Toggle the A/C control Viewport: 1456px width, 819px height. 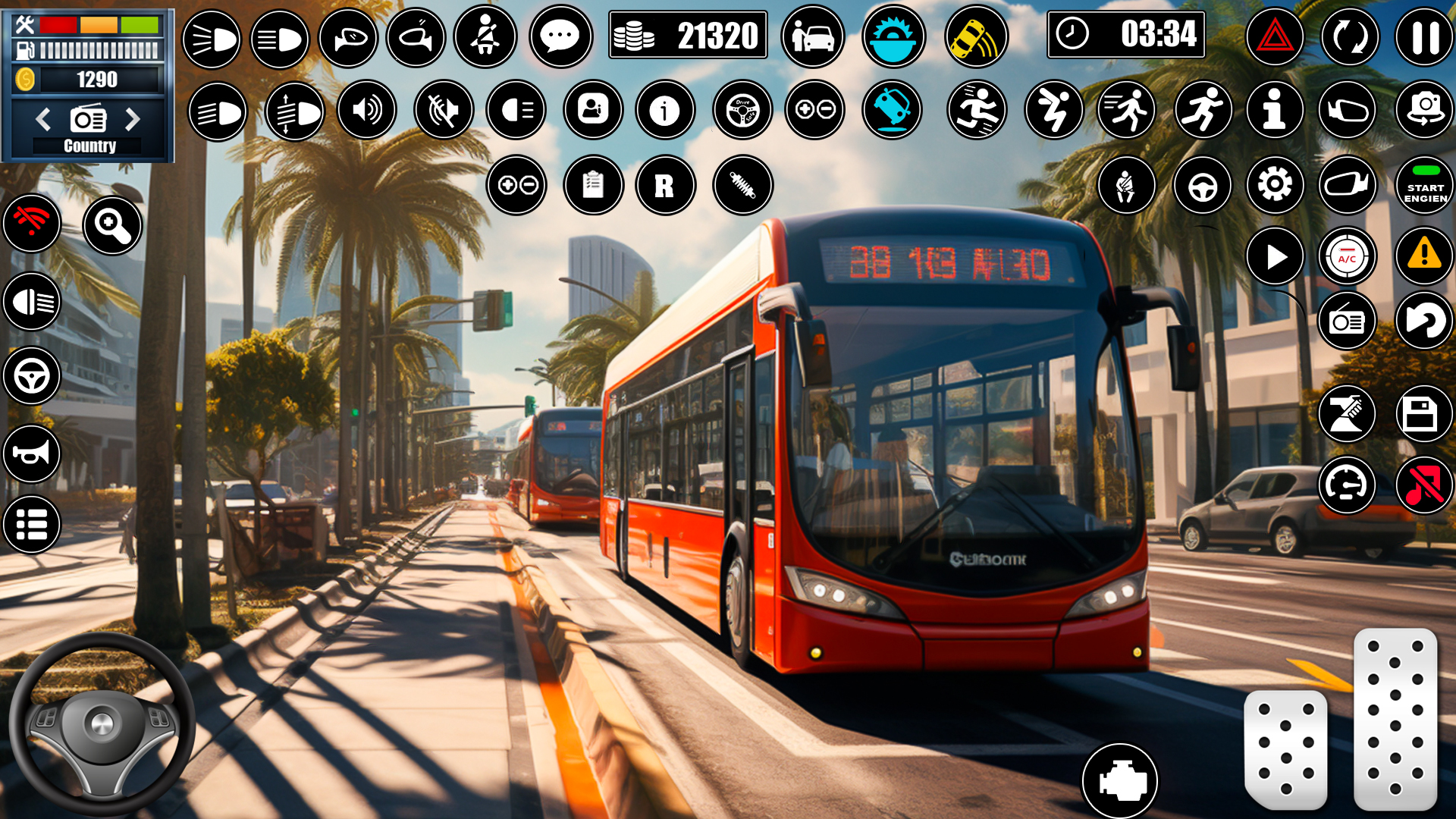[1349, 257]
